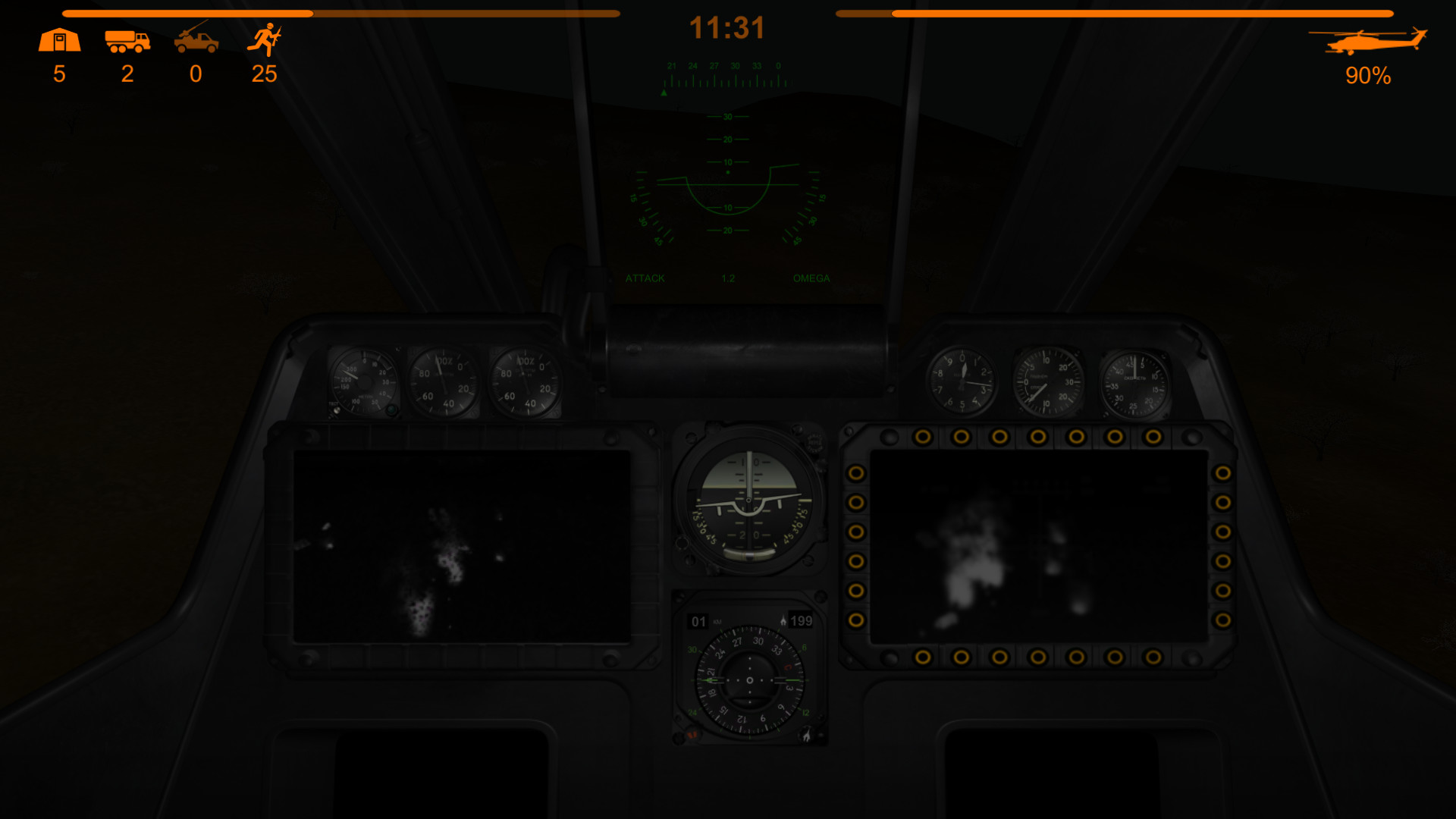Click the 1.2 distance readout on HUD

click(x=727, y=278)
